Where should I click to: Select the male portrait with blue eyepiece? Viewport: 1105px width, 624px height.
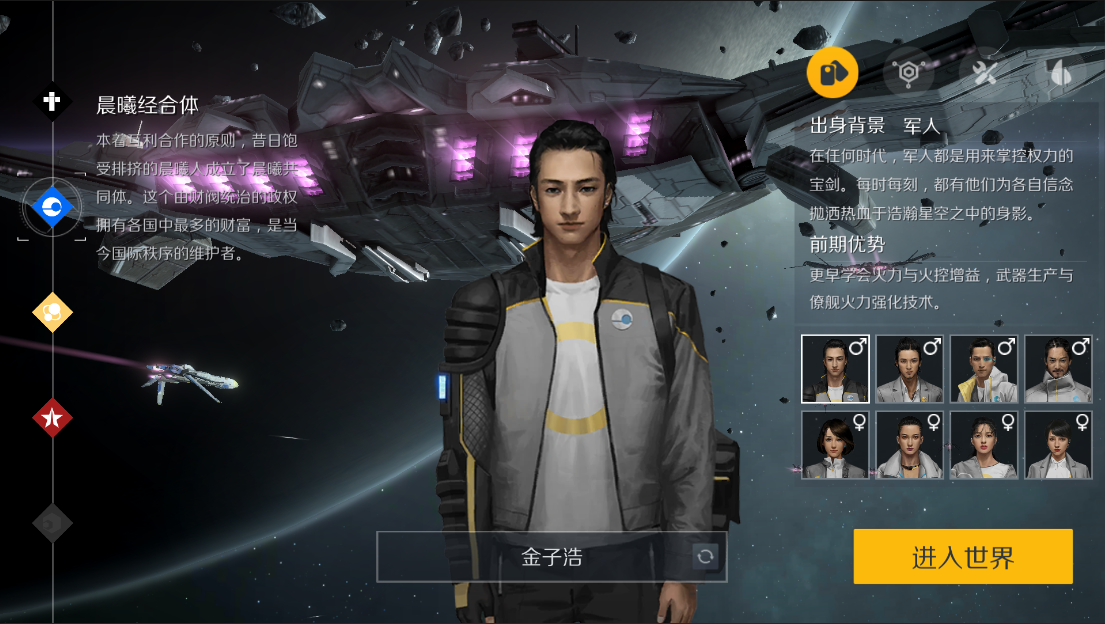[x=984, y=369]
